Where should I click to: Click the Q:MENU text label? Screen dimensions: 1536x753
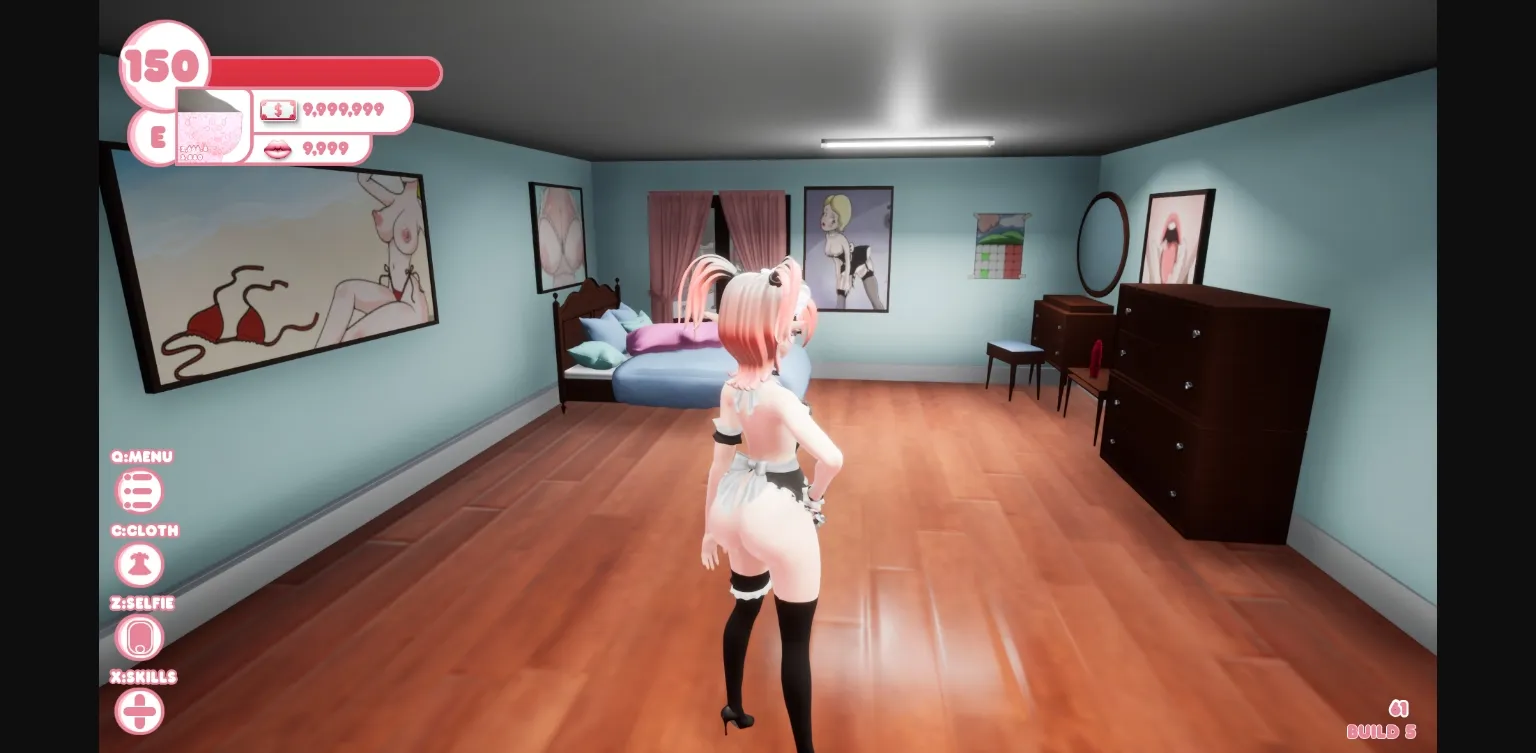(x=141, y=457)
